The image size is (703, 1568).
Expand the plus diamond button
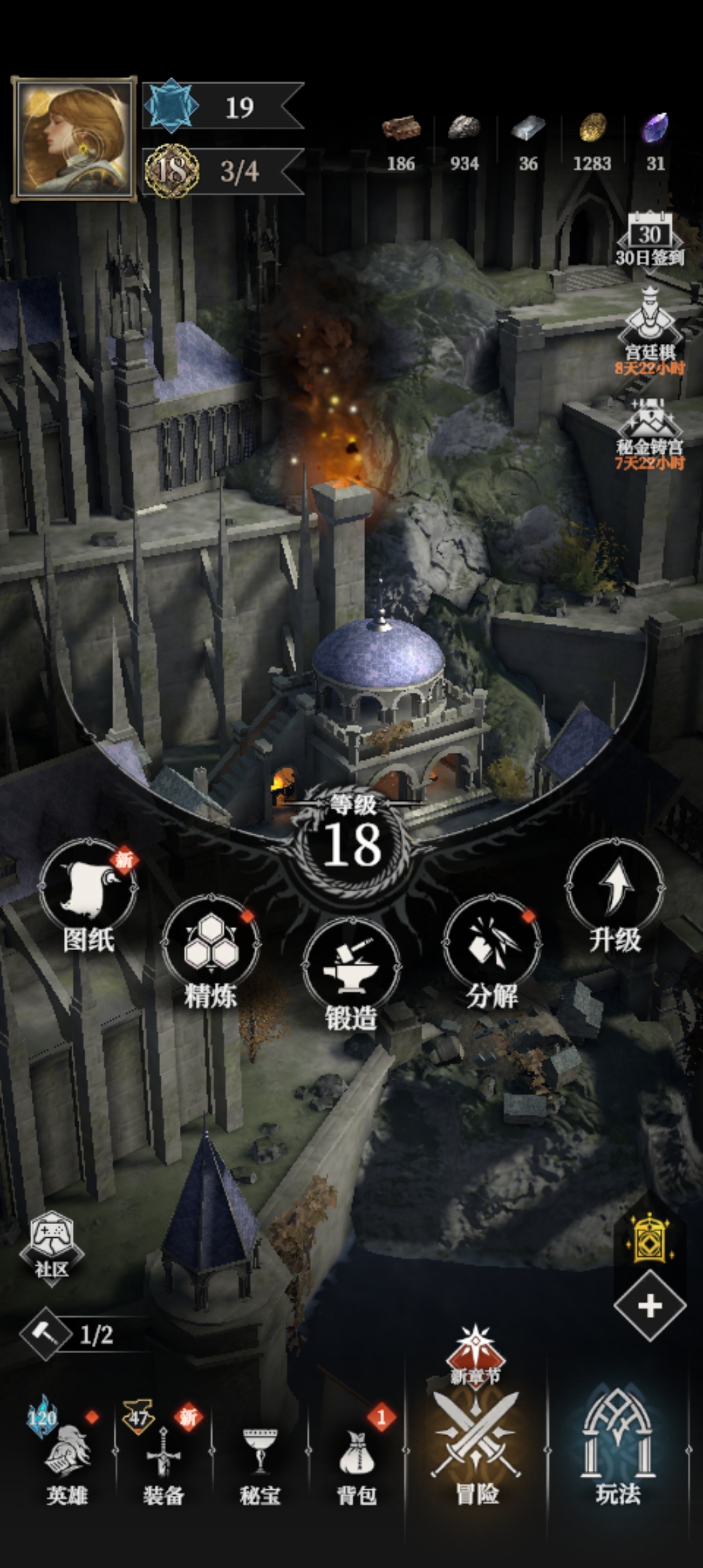click(650, 1306)
